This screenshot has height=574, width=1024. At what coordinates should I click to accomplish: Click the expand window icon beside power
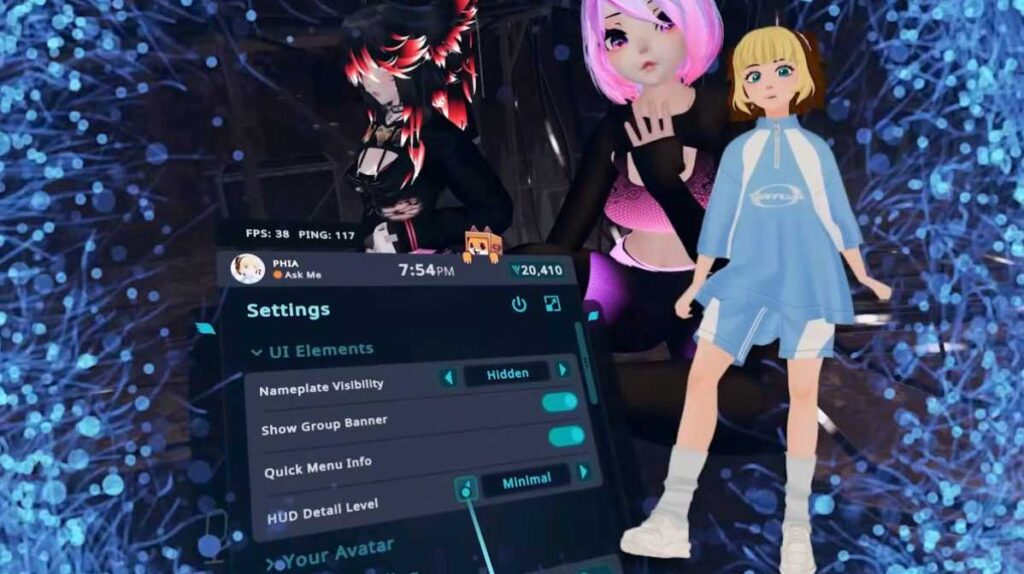coord(552,303)
